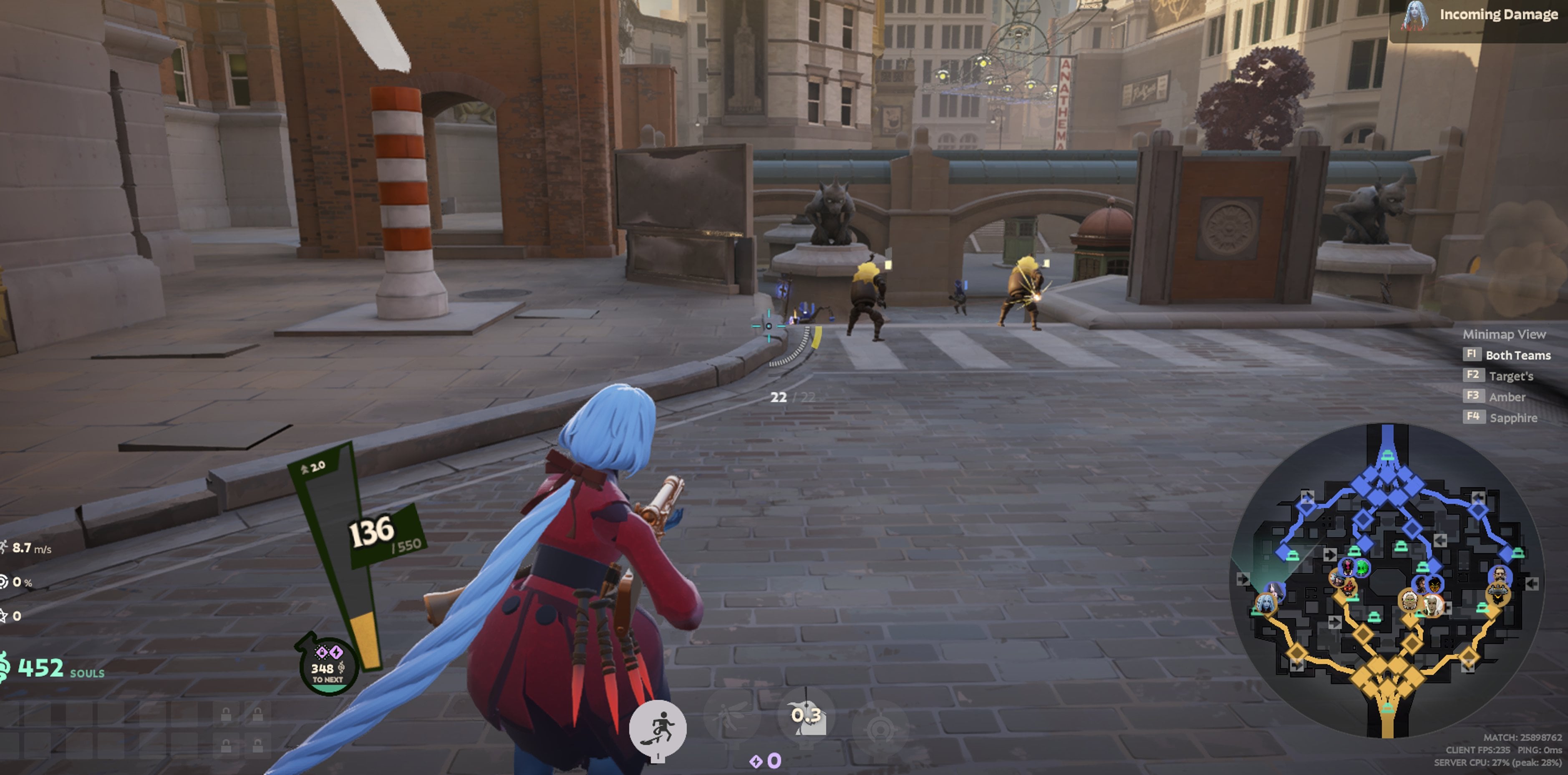Viewport: 1568px width, 775px height.
Task: Activate the crosshair target ultimate ability icon
Action: point(880,728)
